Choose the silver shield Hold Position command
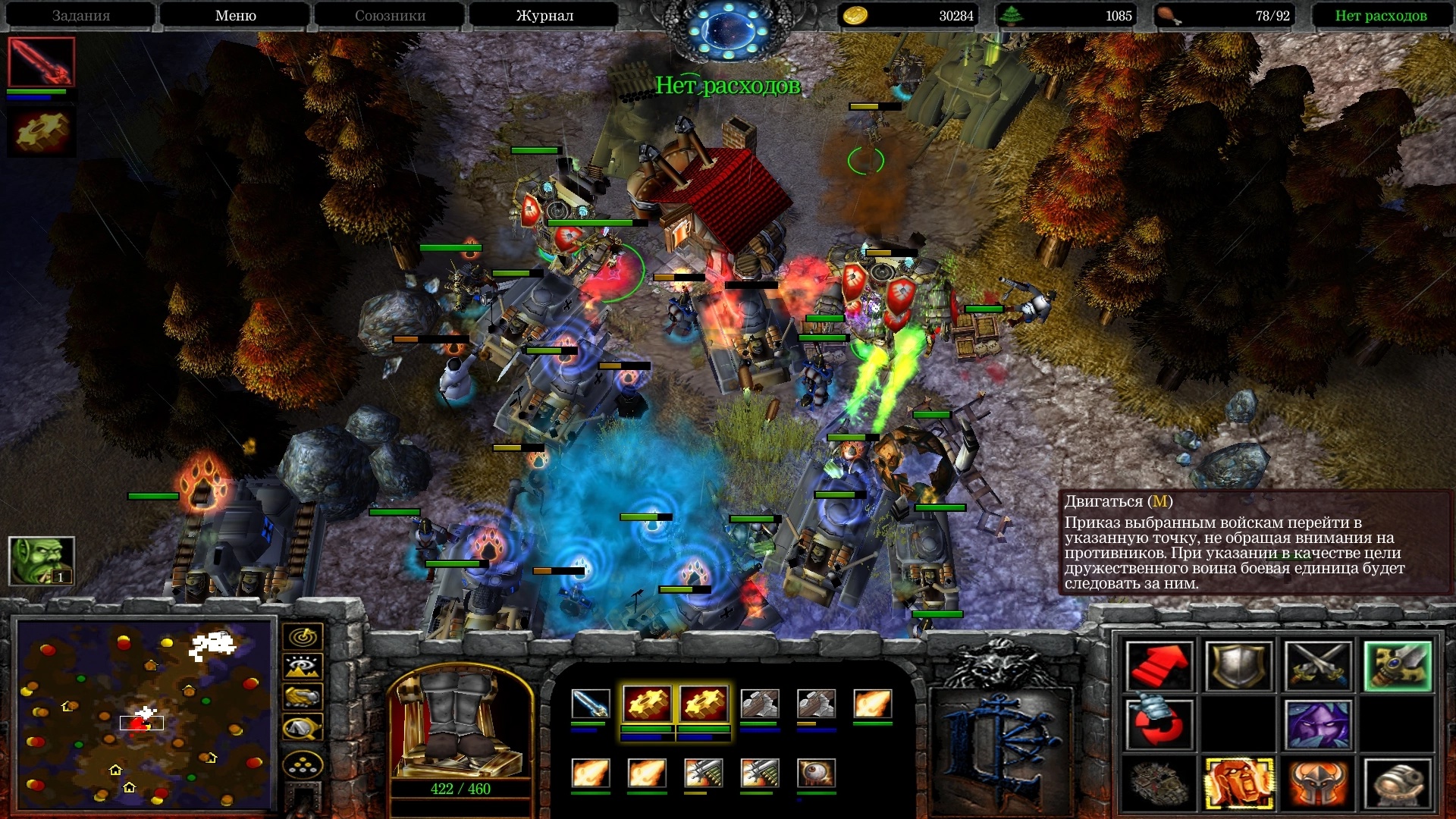This screenshot has height=819, width=1456. click(1238, 667)
